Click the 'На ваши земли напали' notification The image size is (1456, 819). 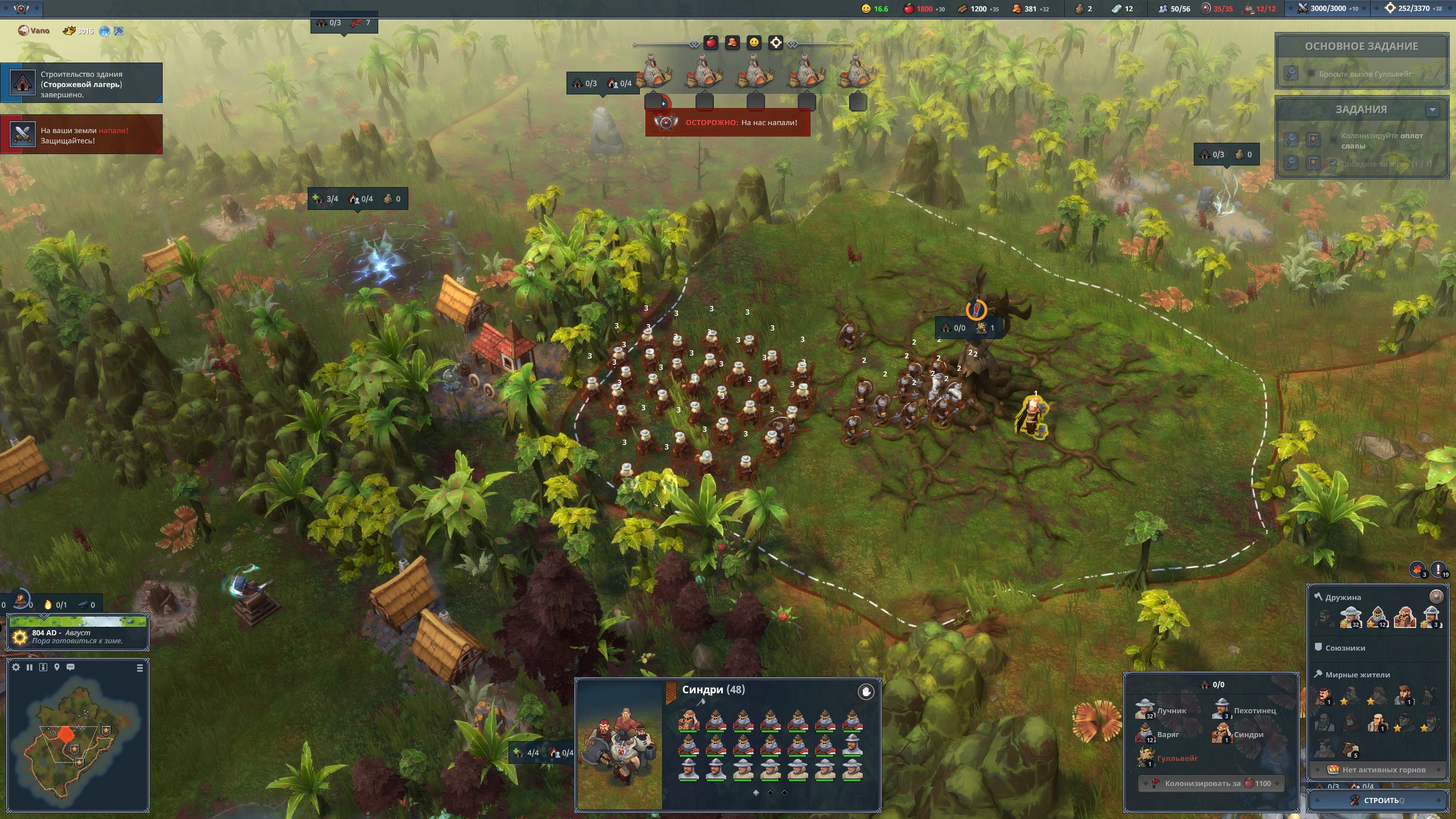click(81, 135)
